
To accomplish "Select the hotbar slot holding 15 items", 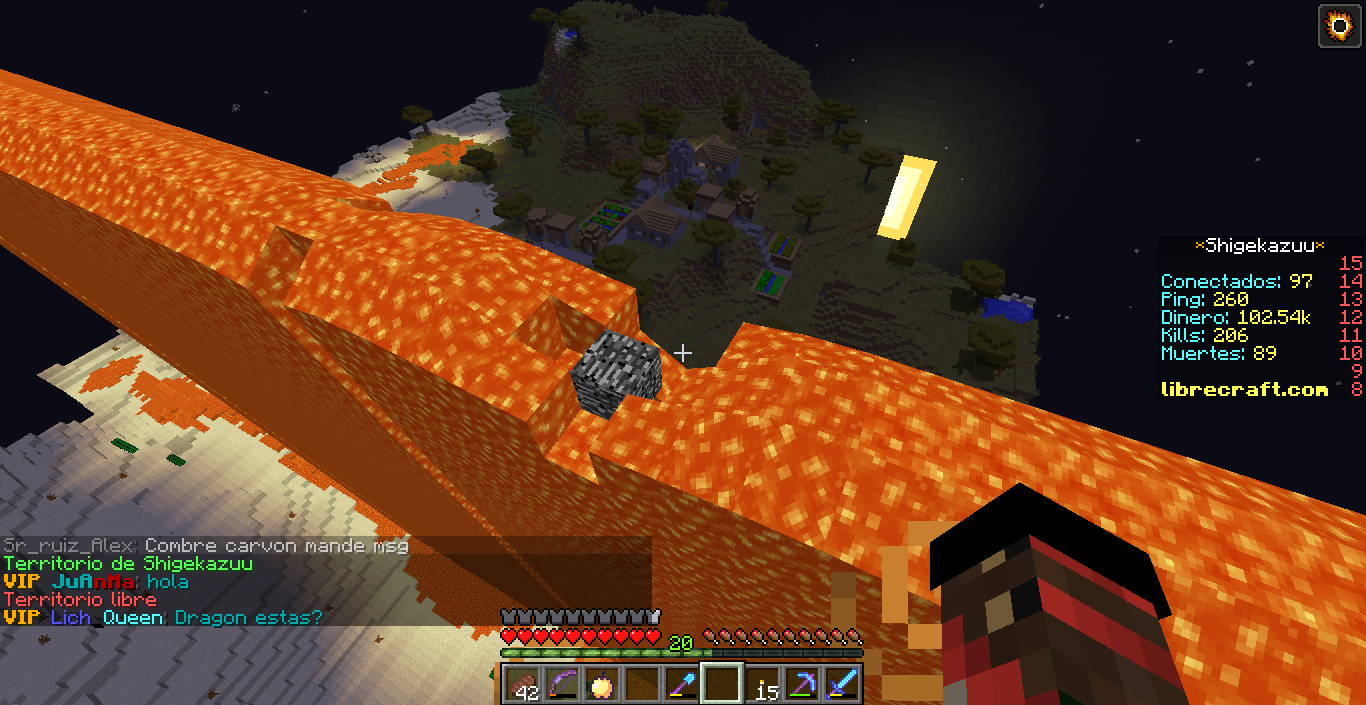I will point(762,685).
